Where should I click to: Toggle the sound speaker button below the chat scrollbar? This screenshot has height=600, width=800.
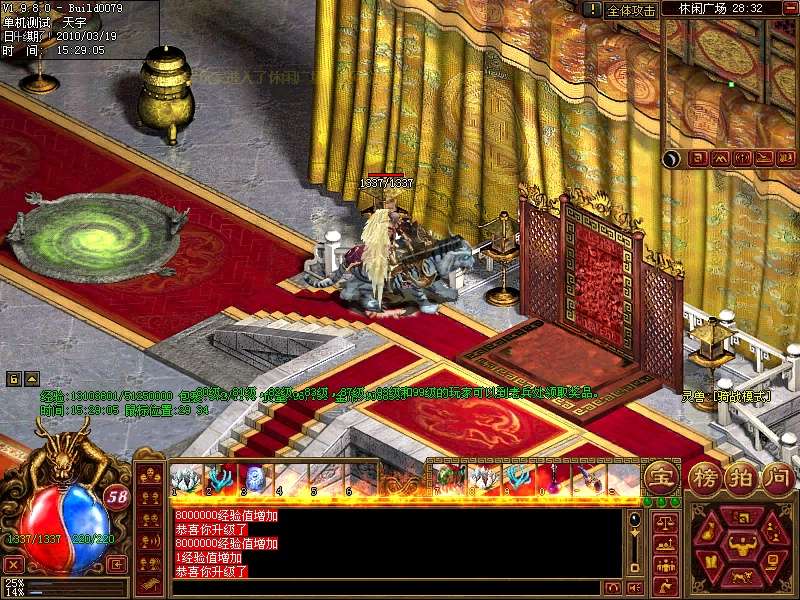click(x=633, y=587)
